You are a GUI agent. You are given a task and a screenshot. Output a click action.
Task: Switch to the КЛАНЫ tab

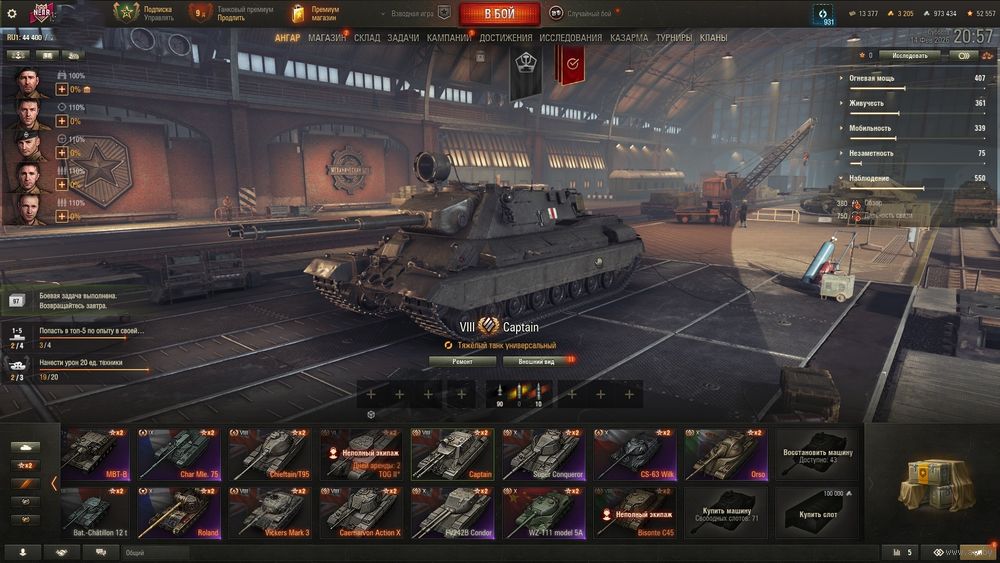[713, 38]
